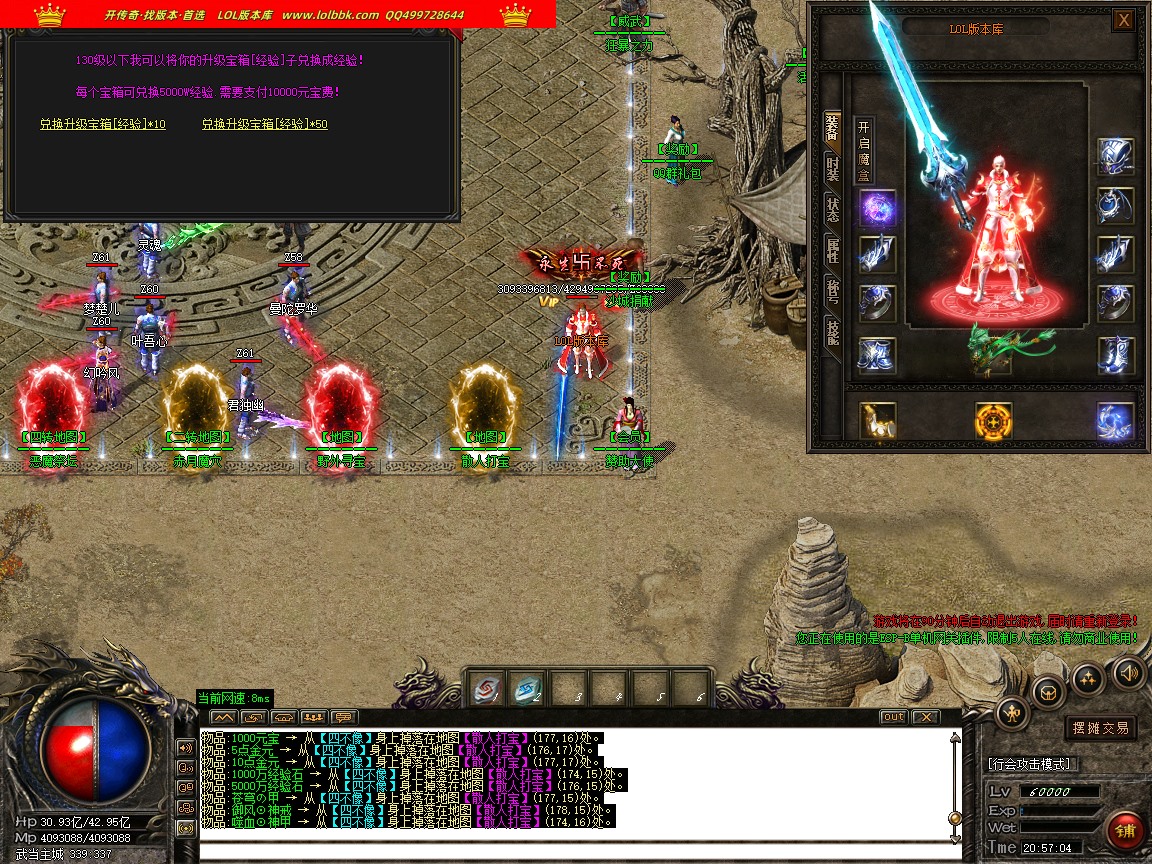The image size is (1152, 864).
Task: Select the orange medallion equipment slot
Action: (x=993, y=421)
